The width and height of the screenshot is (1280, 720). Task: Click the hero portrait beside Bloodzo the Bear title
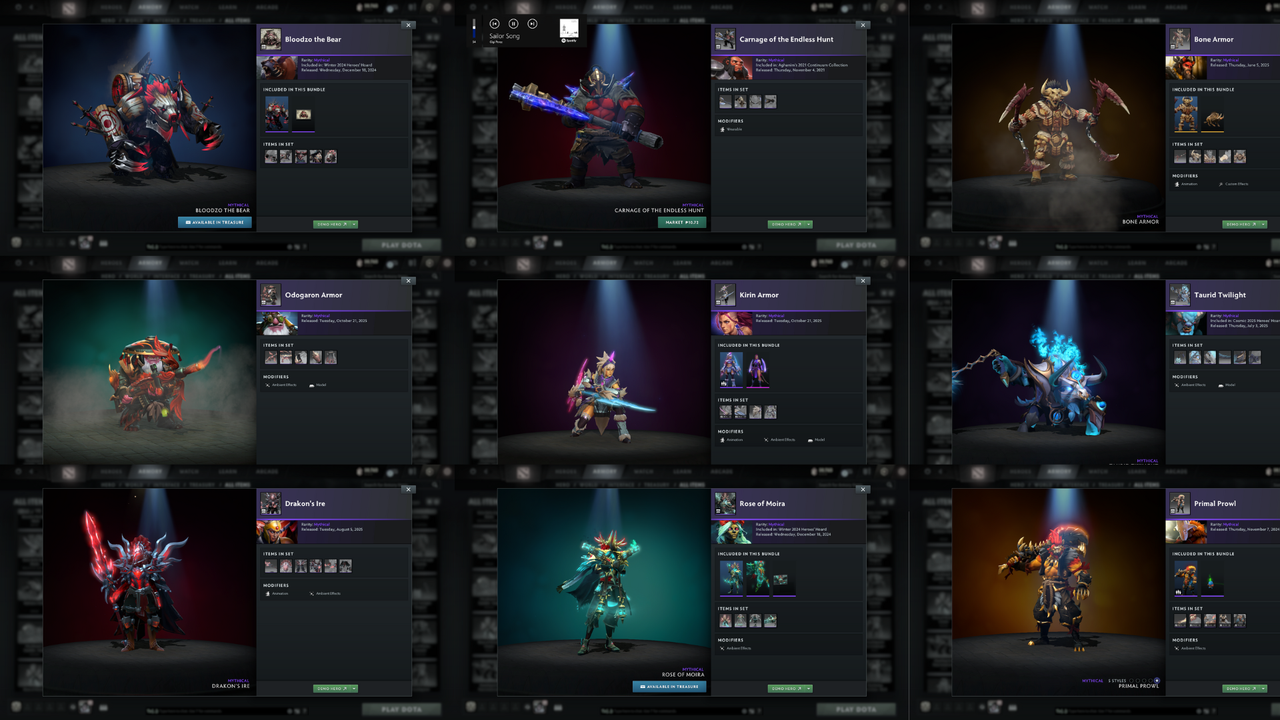[x=269, y=39]
